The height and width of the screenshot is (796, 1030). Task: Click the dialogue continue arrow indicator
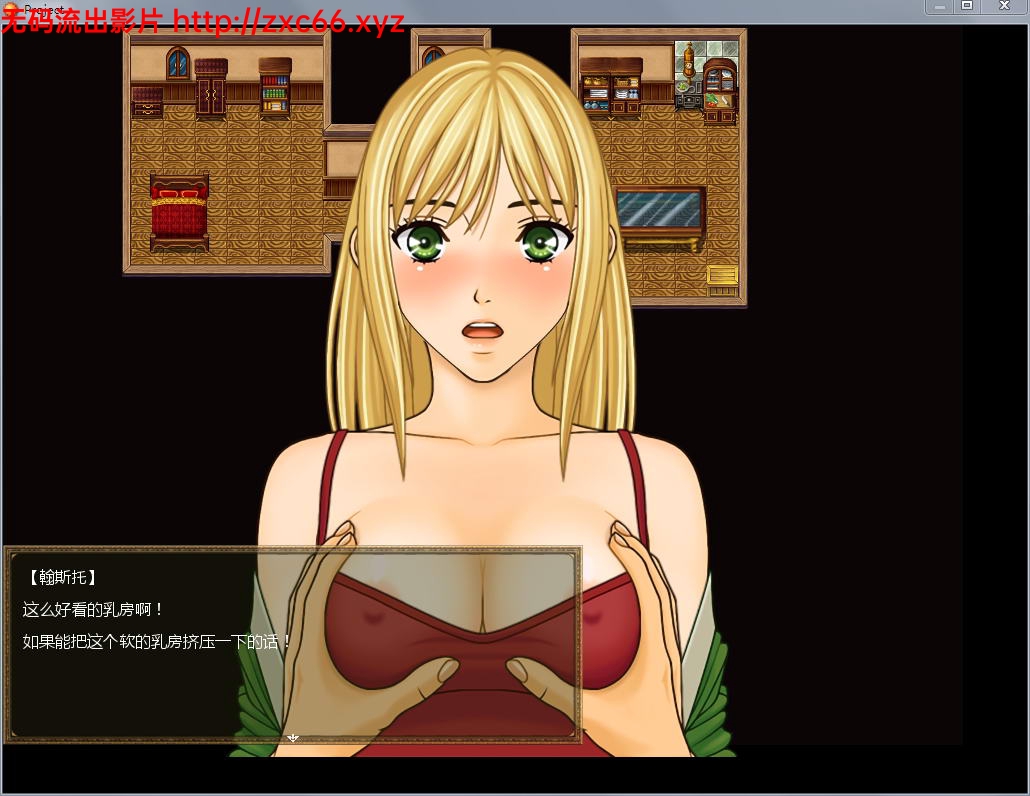pyautogui.click(x=293, y=738)
